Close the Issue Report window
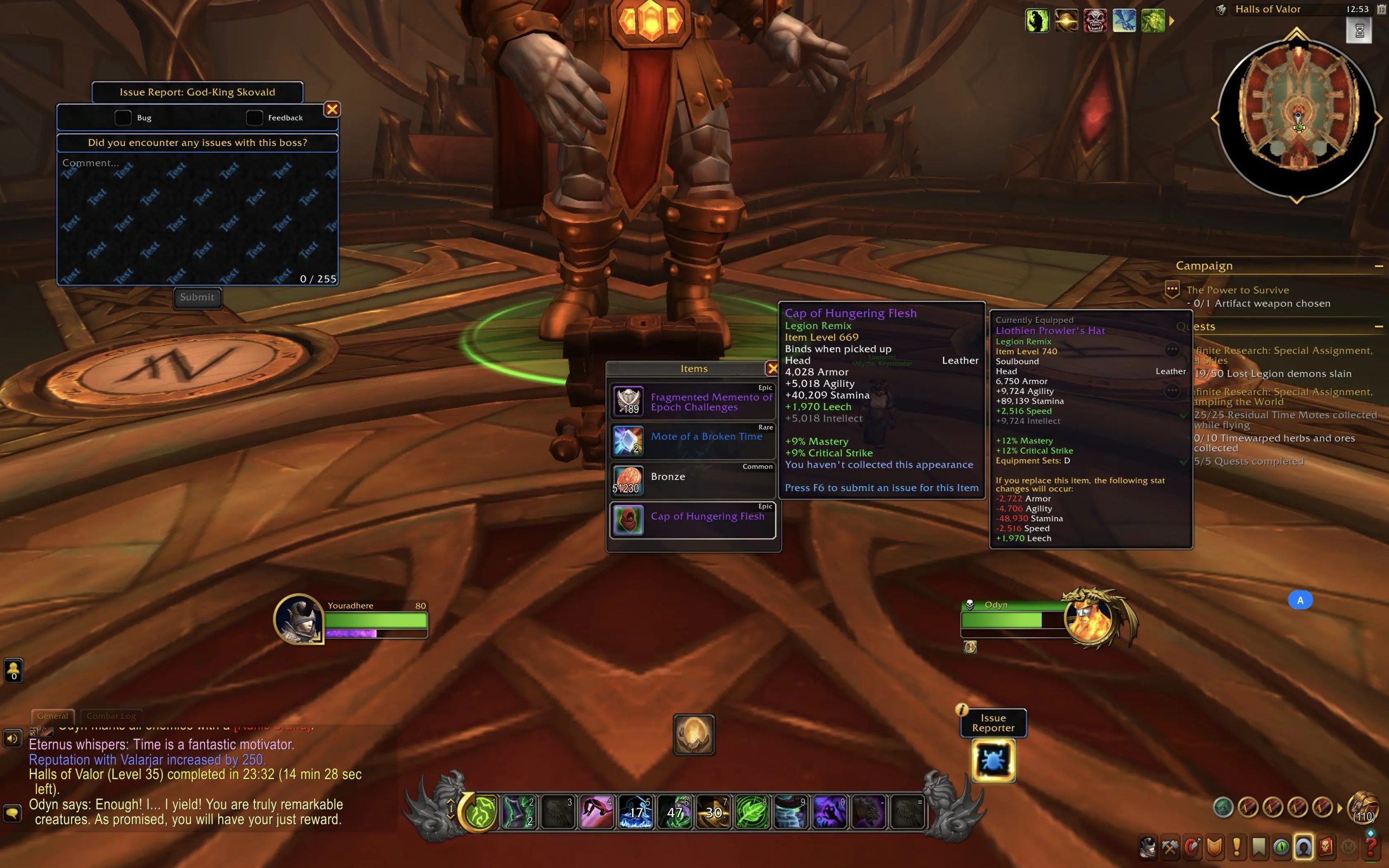The width and height of the screenshot is (1389, 868). click(332, 110)
